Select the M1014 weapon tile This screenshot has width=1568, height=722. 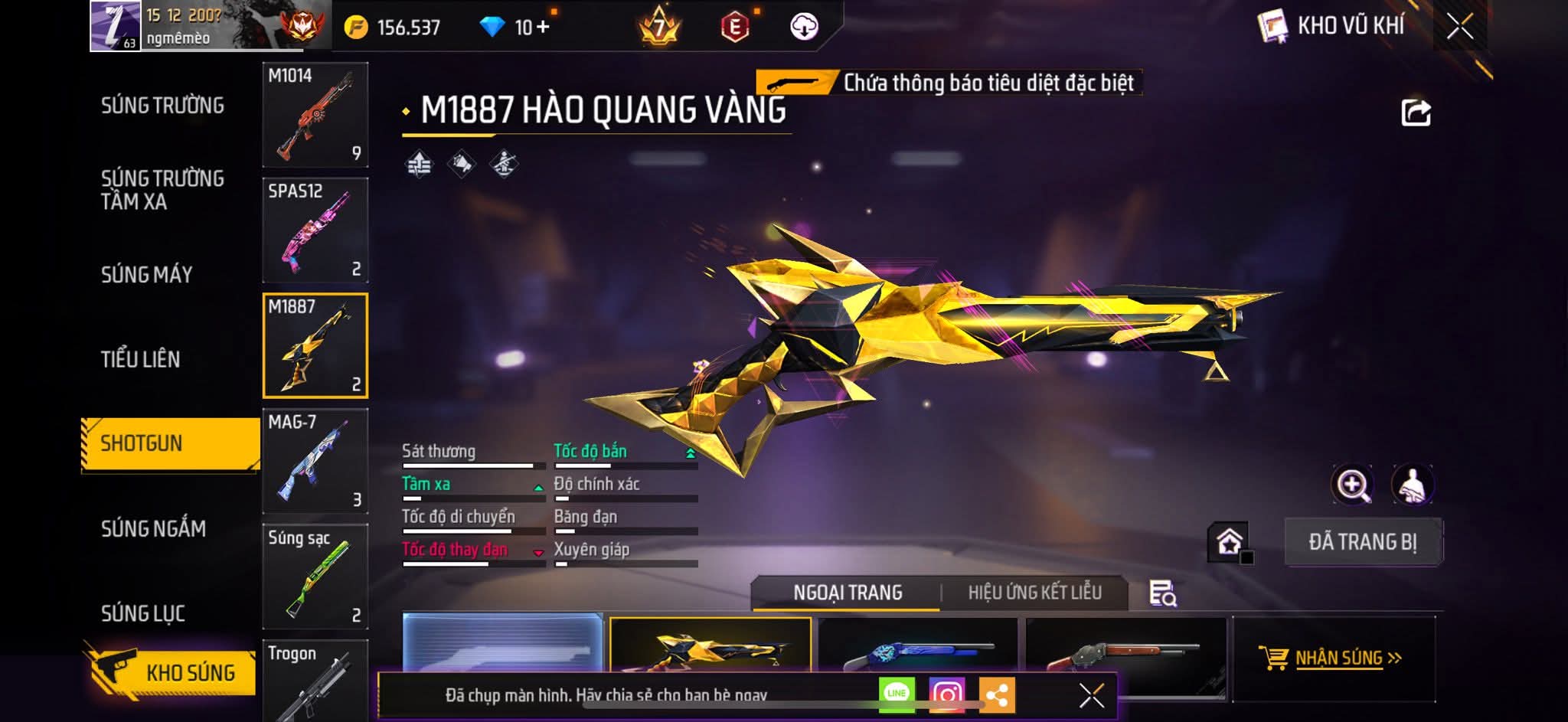tap(315, 115)
